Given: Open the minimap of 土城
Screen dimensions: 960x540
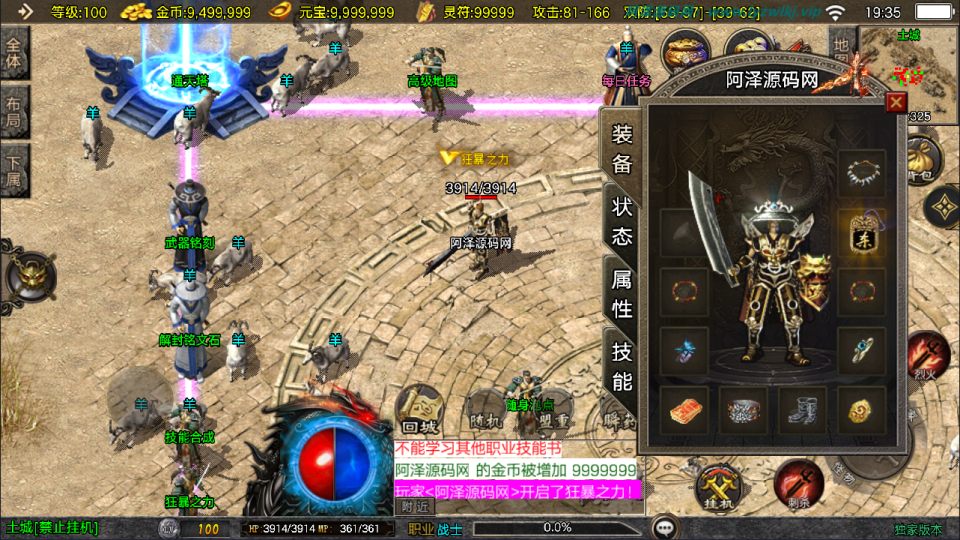Looking at the screenshot, I should click(x=907, y=66).
